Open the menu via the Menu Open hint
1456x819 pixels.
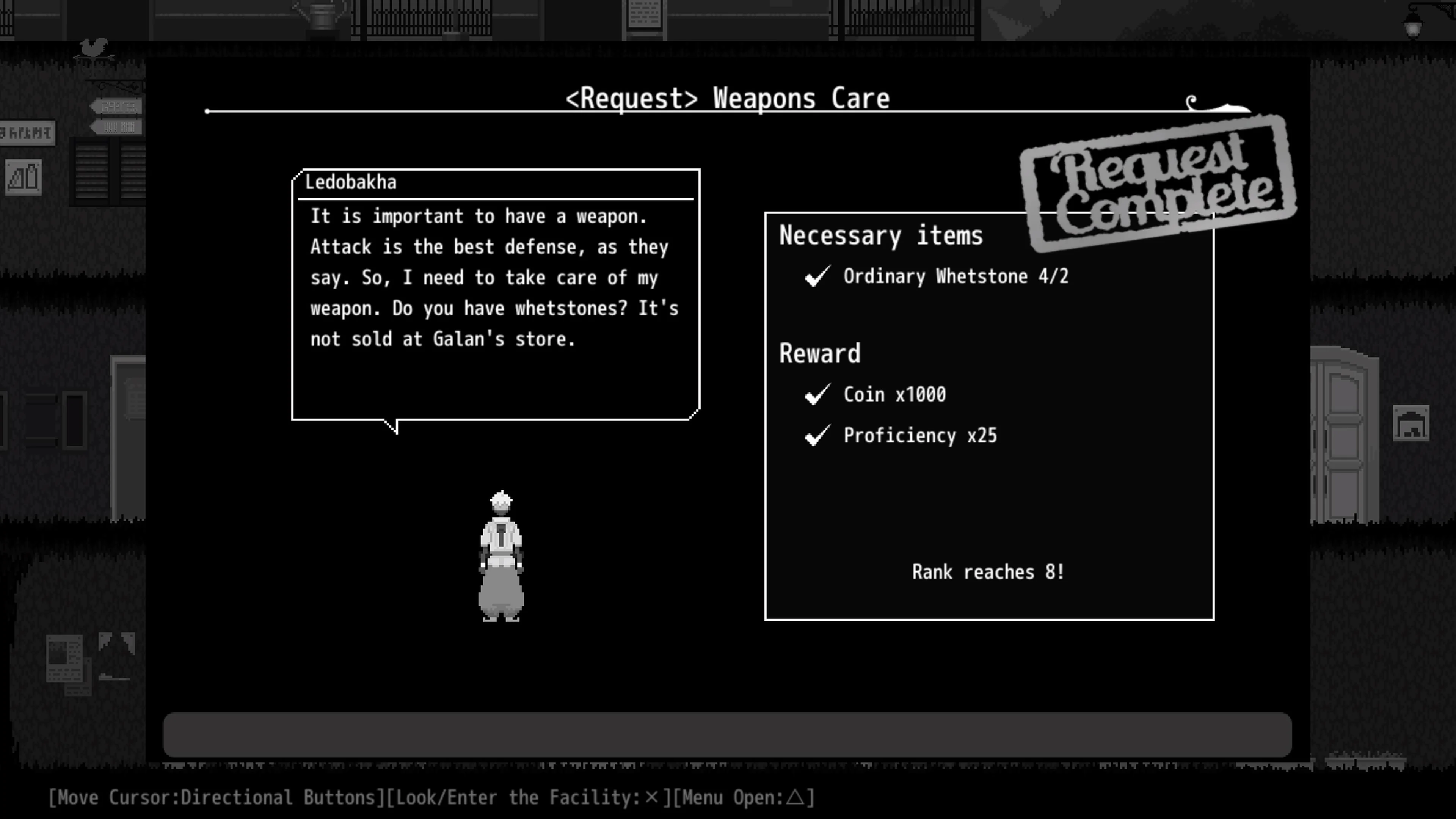click(x=746, y=797)
